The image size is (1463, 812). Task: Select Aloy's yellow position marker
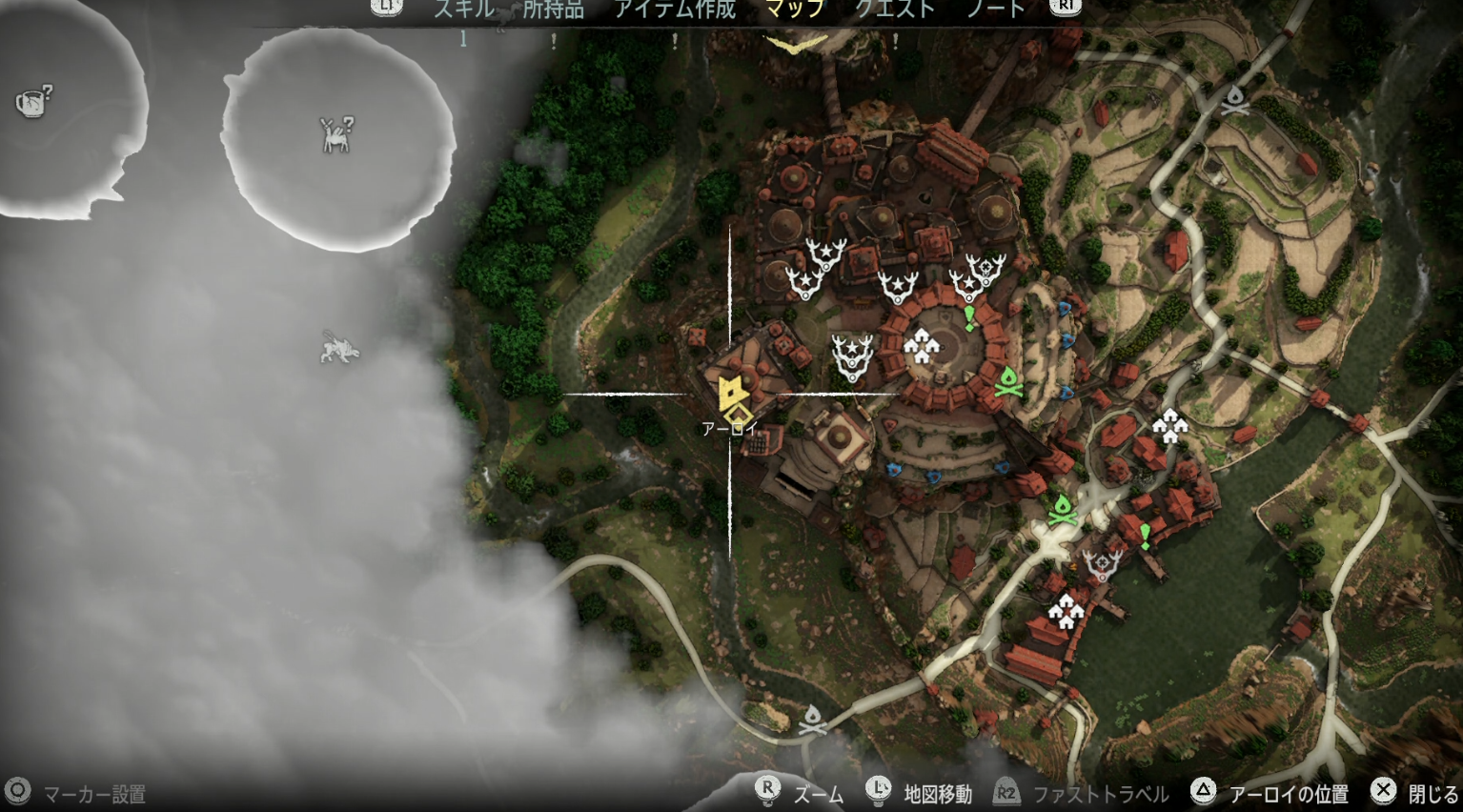[x=733, y=398]
